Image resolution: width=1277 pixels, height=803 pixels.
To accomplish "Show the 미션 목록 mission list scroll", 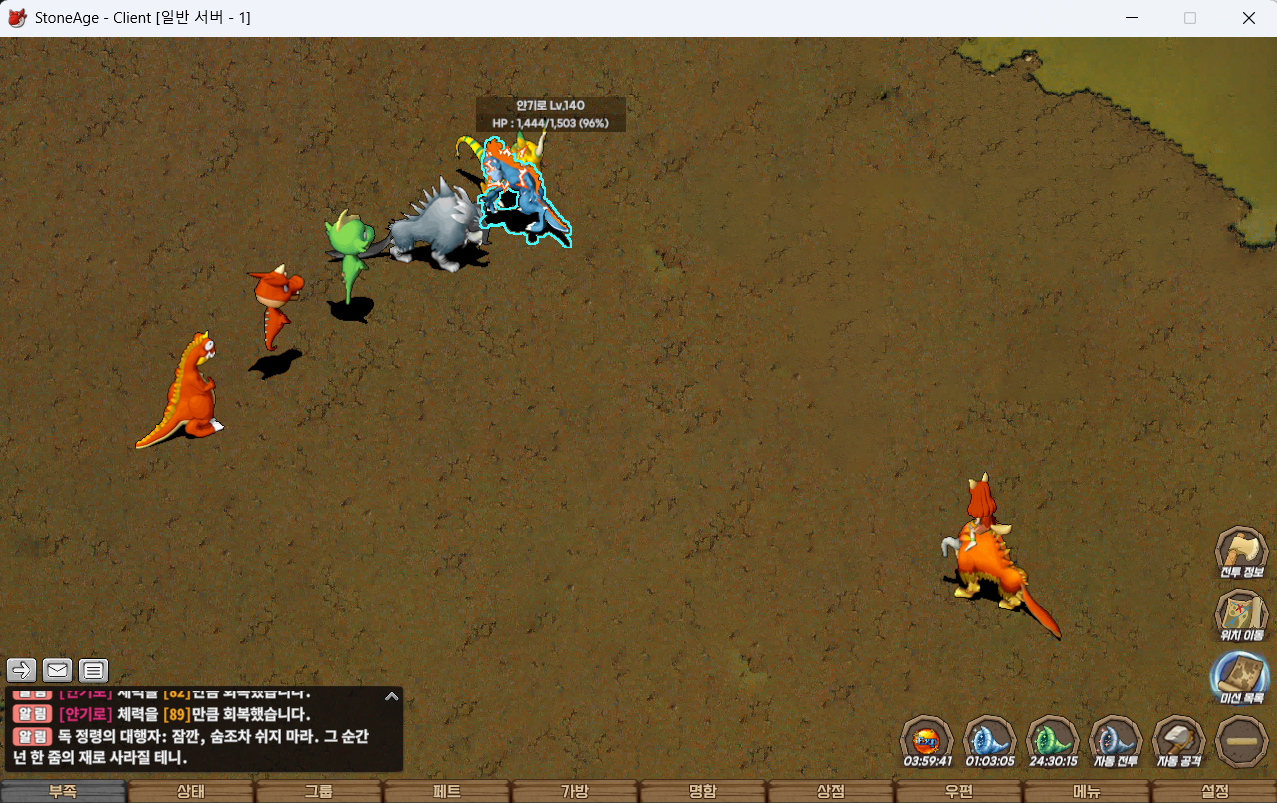I will pyautogui.click(x=1241, y=676).
